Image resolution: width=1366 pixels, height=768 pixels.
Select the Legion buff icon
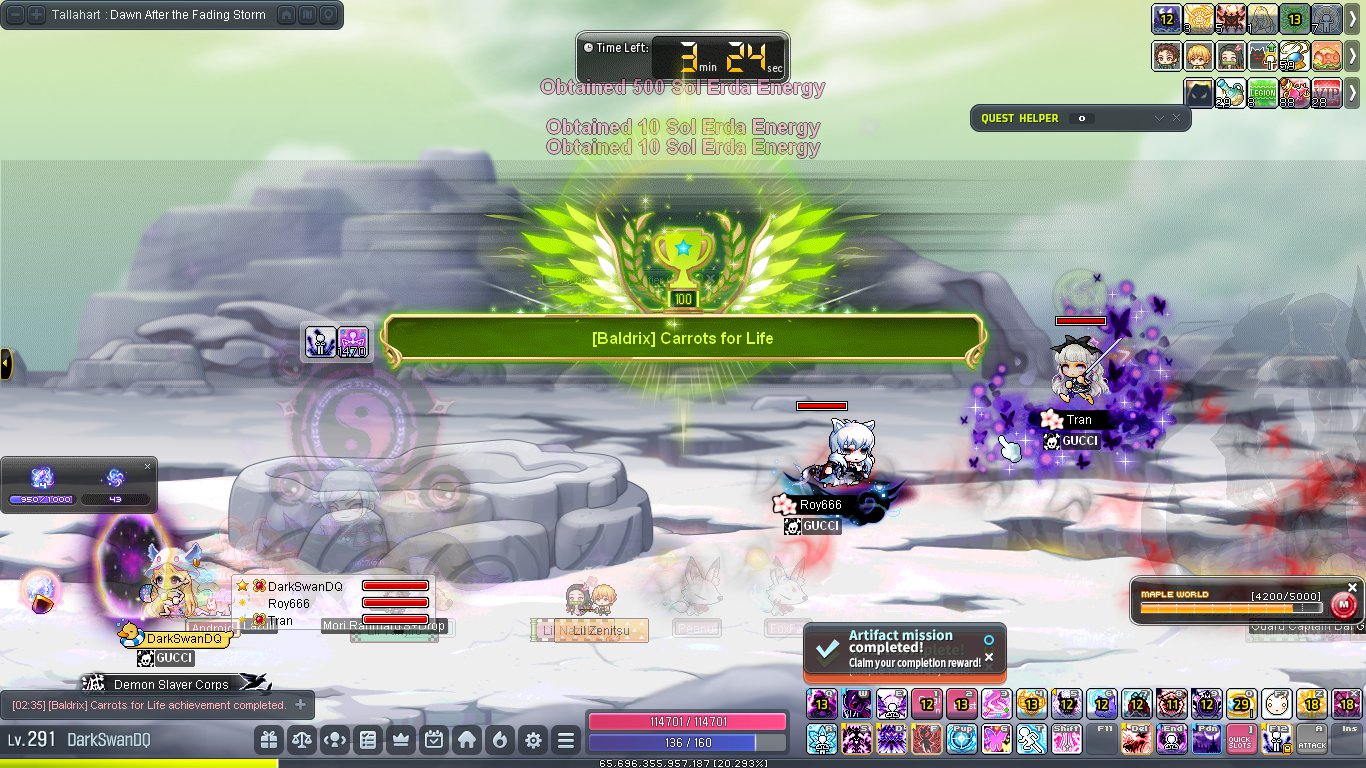[1263, 93]
